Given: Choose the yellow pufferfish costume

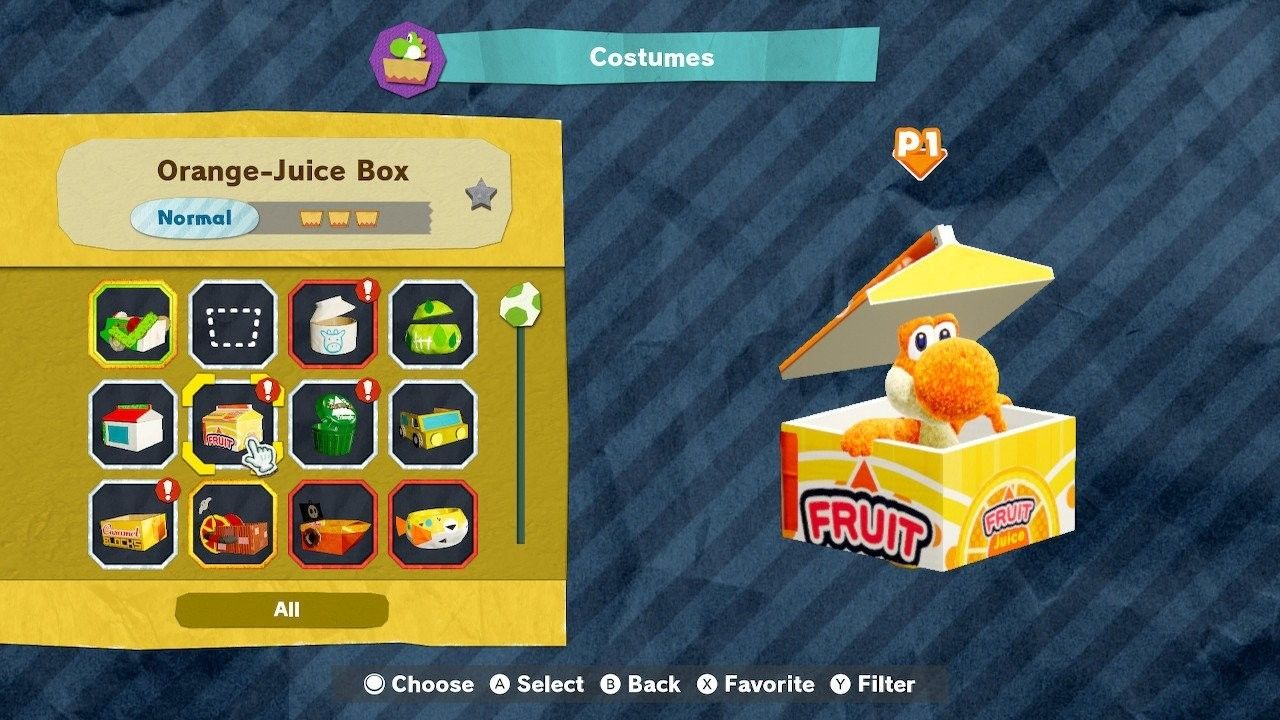Looking at the screenshot, I should coord(432,524).
